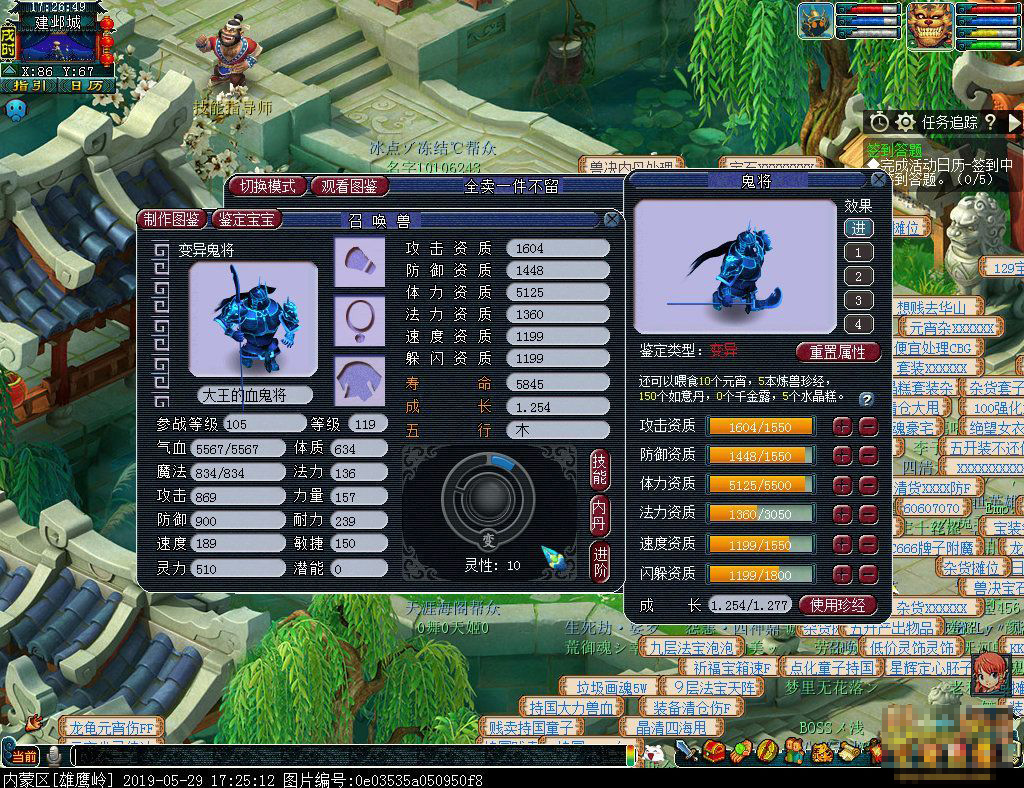Click the blue question mark help icon
This screenshot has height=788, width=1024.
[x=866, y=398]
